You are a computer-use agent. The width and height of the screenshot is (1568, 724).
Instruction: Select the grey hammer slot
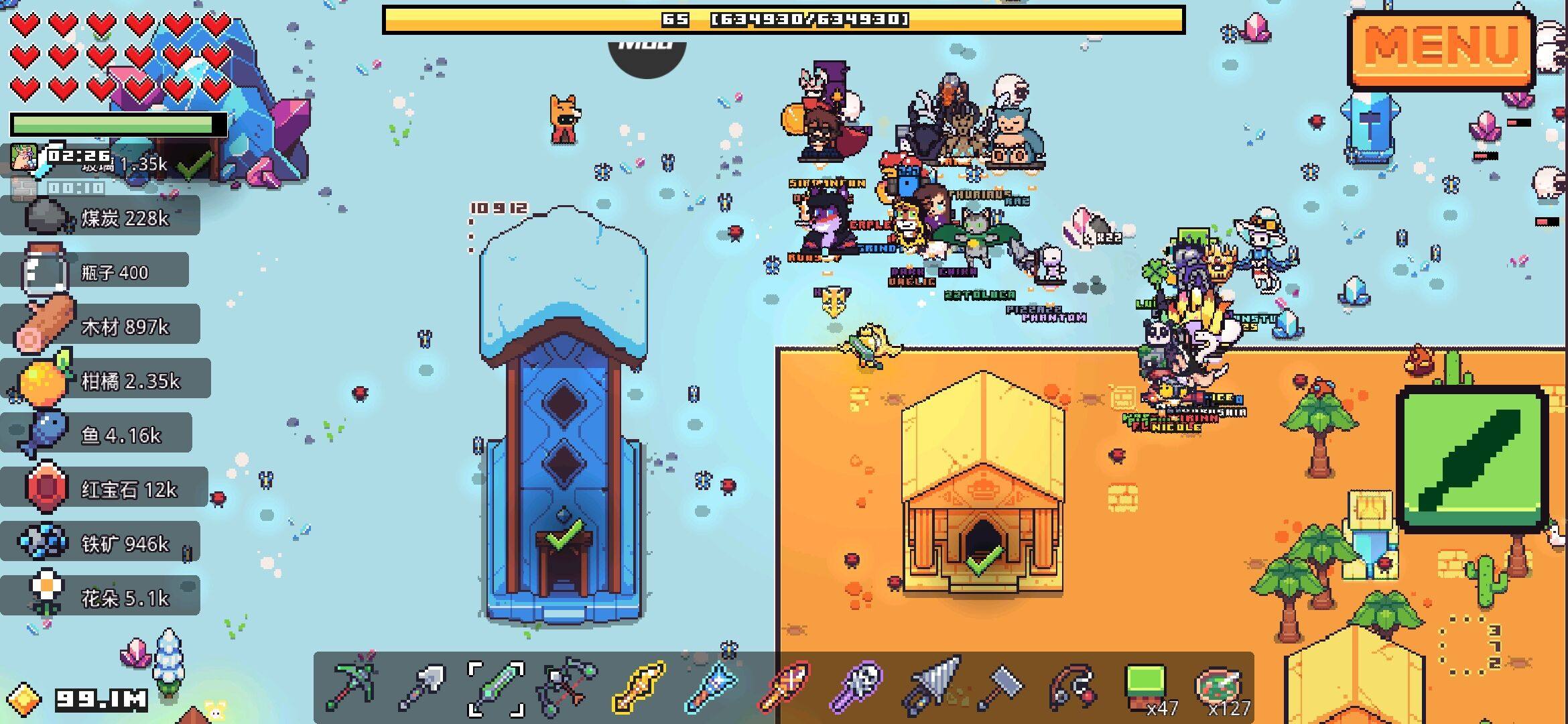click(x=1001, y=686)
